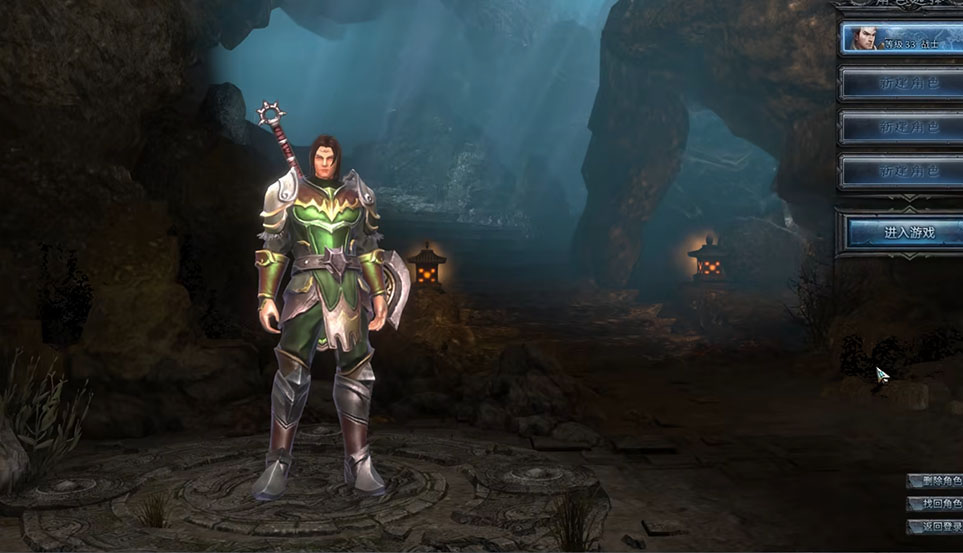
Task: Go back with 返回登录 (Return to Login)
Action: tap(936, 527)
